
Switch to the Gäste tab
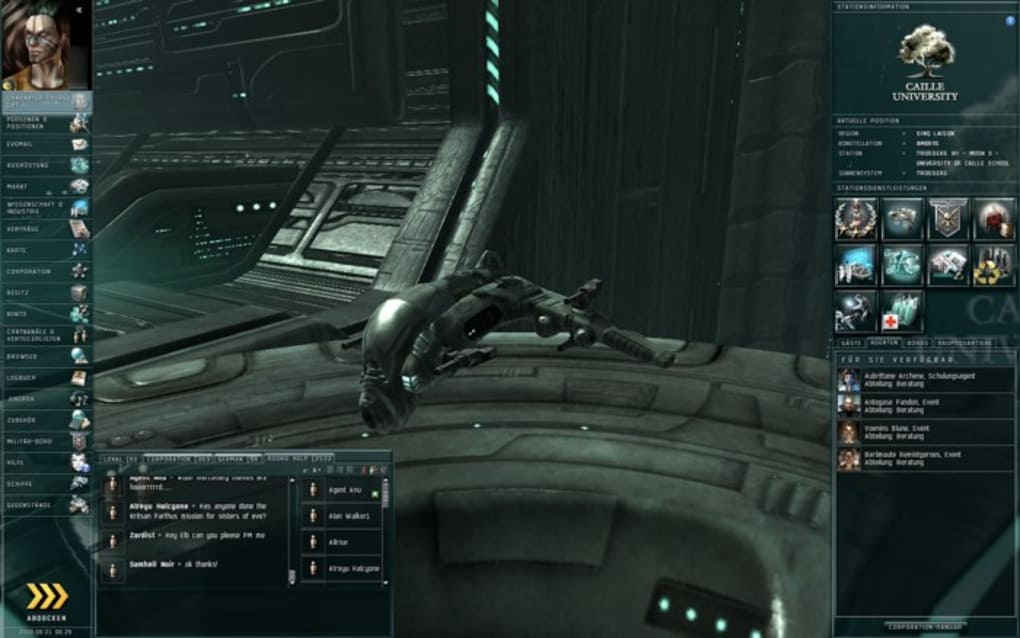point(852,342)
